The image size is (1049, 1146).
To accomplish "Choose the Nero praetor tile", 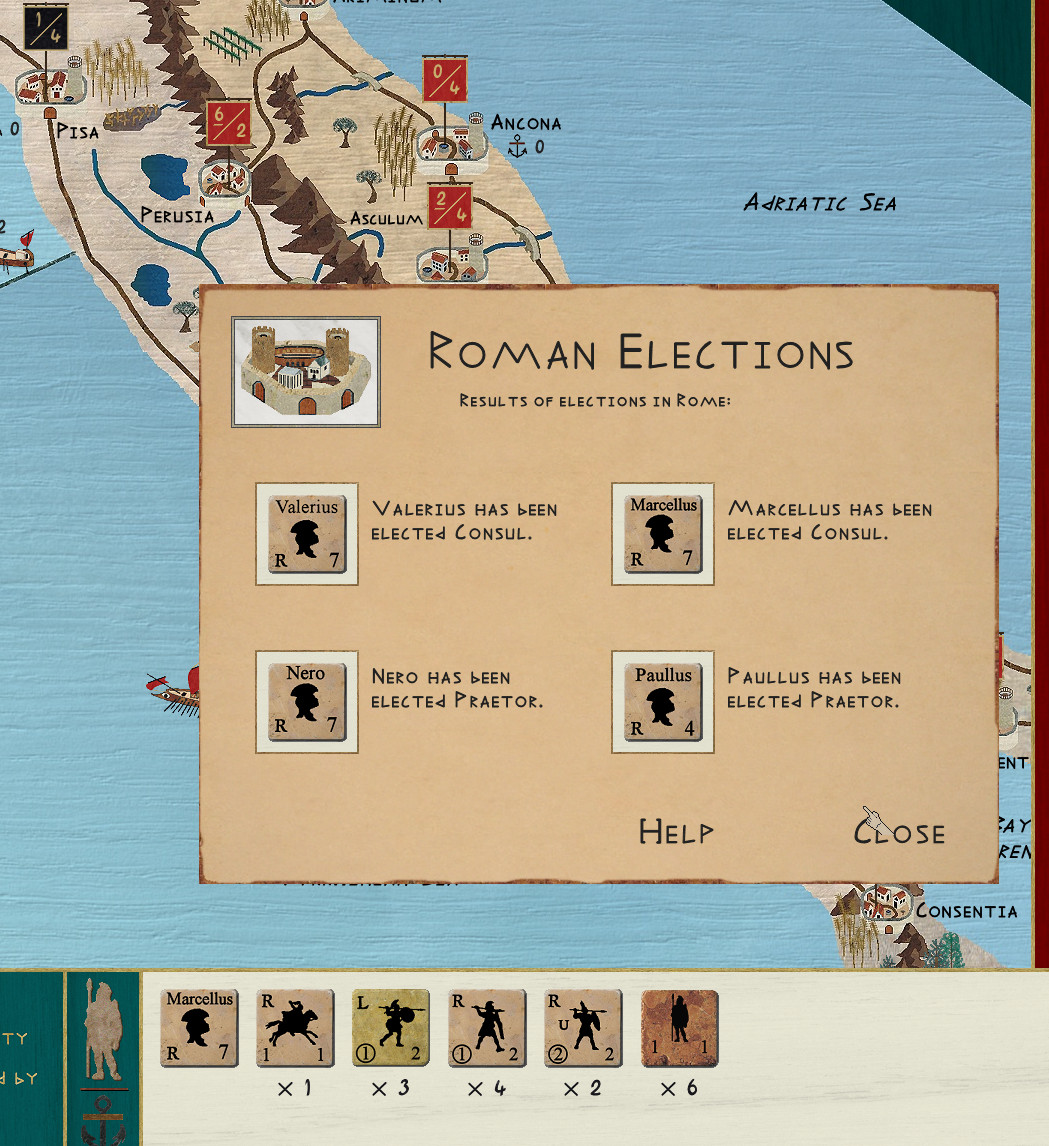I will pos(307,702).
